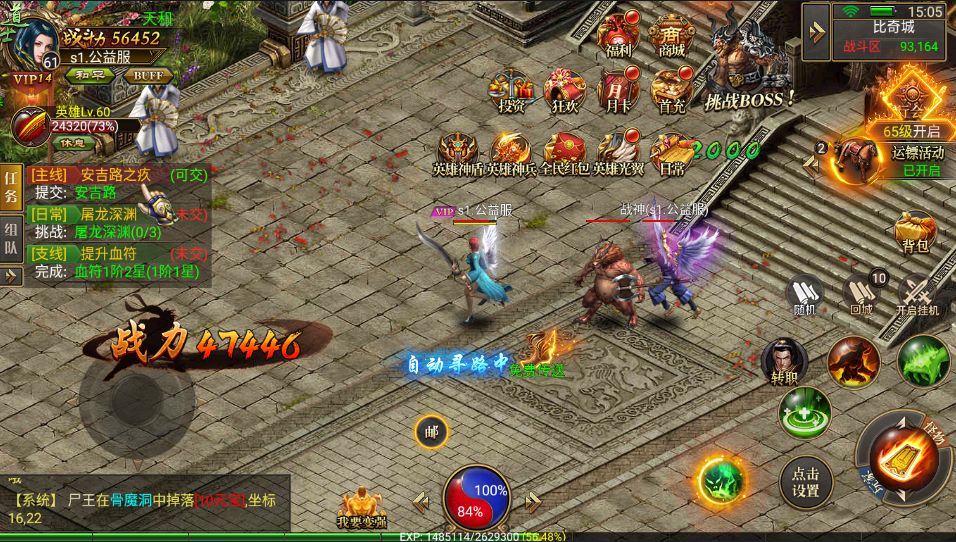Open the 英雄神盾 hero shield event
The image size is (956, 542).
(458, 154)
